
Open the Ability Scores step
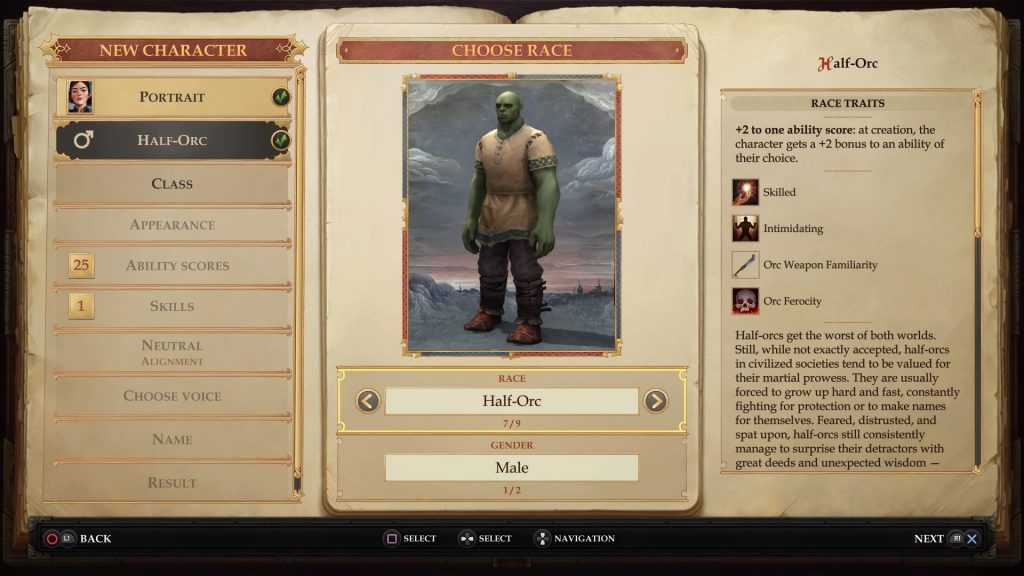[177, 266]
